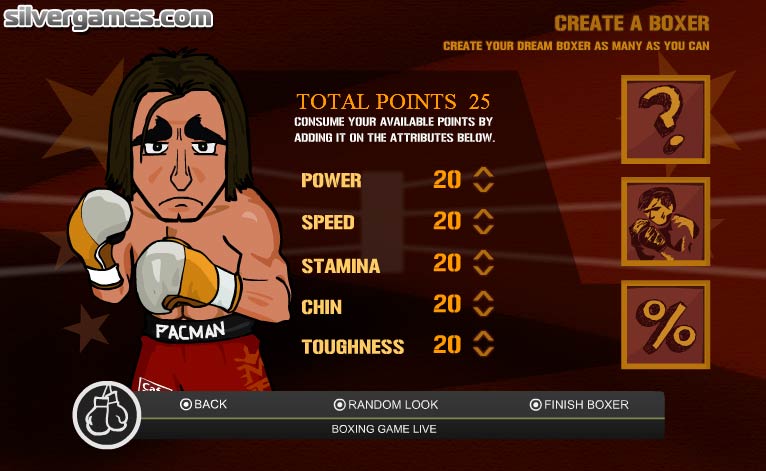Visit the silvergames.com logo link

click(107, 17)
